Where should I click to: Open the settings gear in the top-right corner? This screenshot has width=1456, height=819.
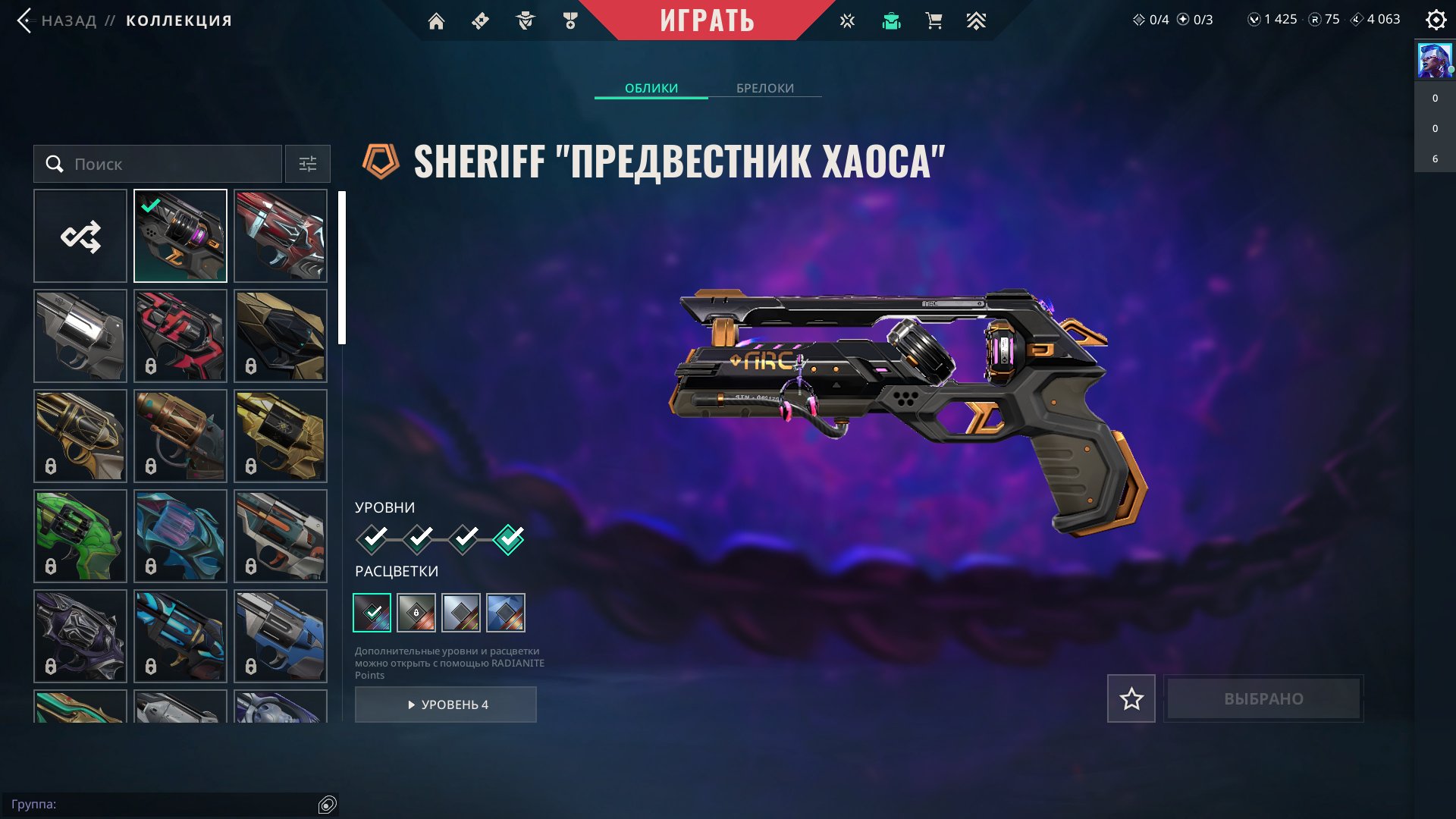[1436, 20]
